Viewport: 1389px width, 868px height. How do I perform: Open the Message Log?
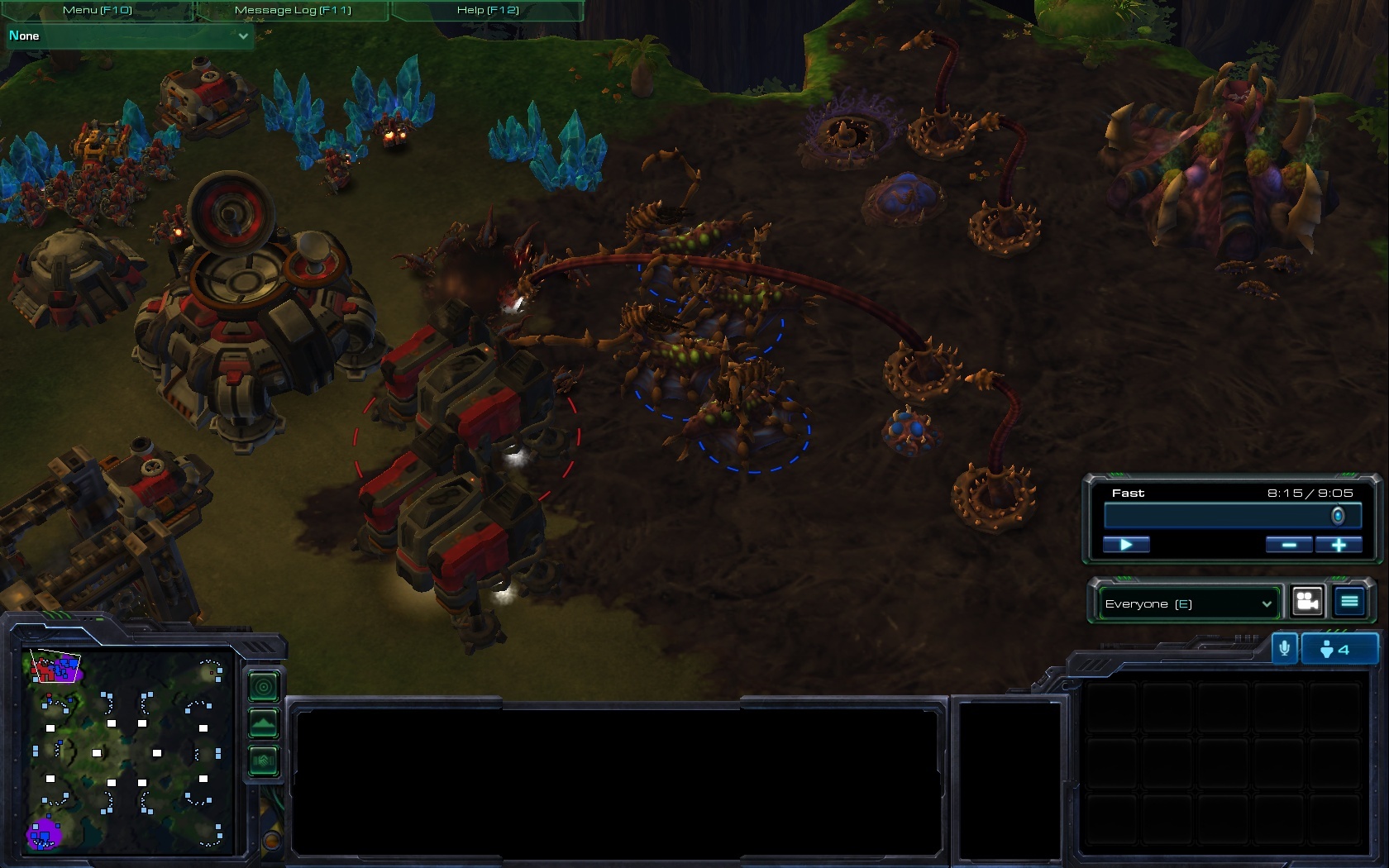(293, 10)
